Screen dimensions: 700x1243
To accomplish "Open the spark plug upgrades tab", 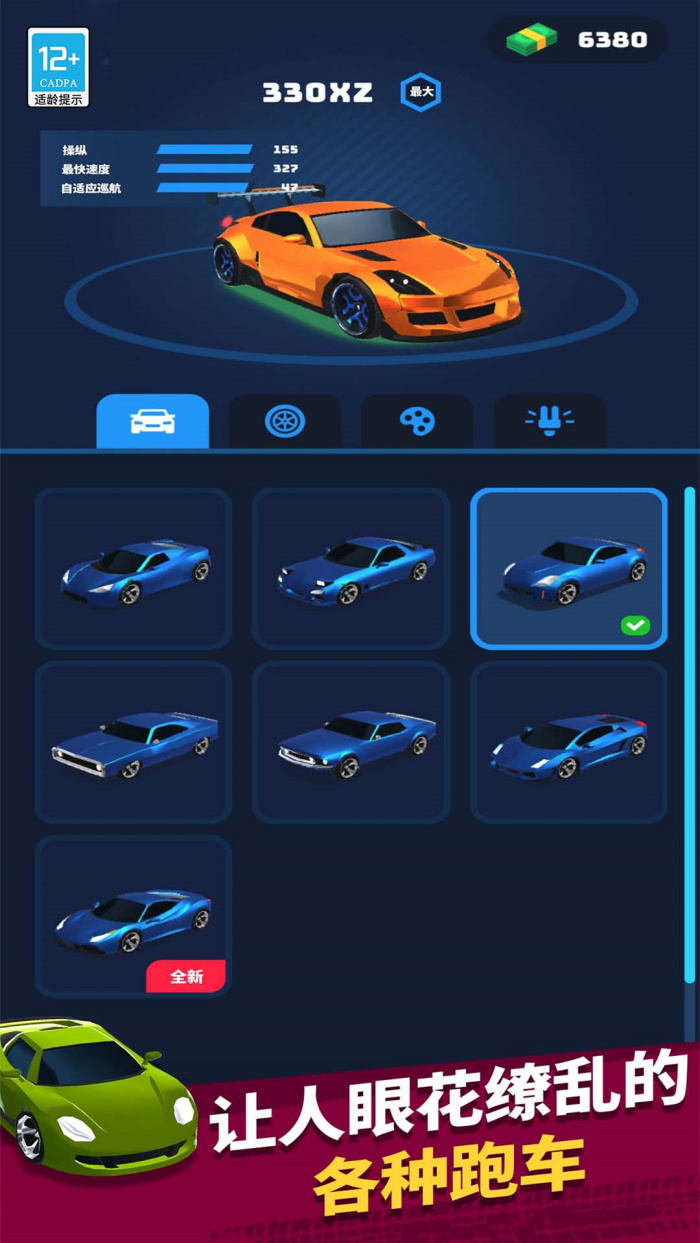I will [x=549, y=421].
